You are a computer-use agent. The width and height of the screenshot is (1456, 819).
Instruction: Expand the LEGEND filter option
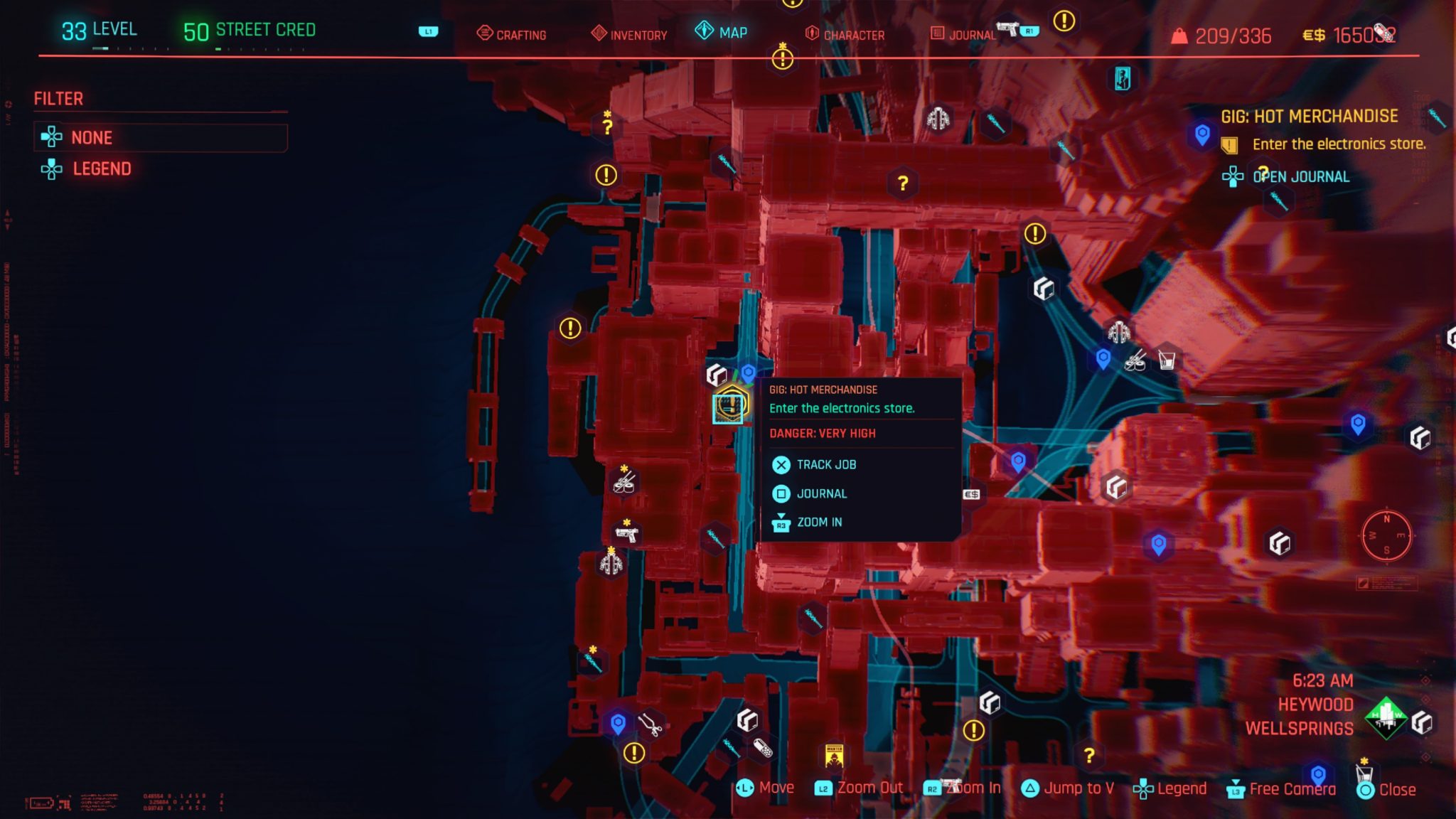point(102,169)
